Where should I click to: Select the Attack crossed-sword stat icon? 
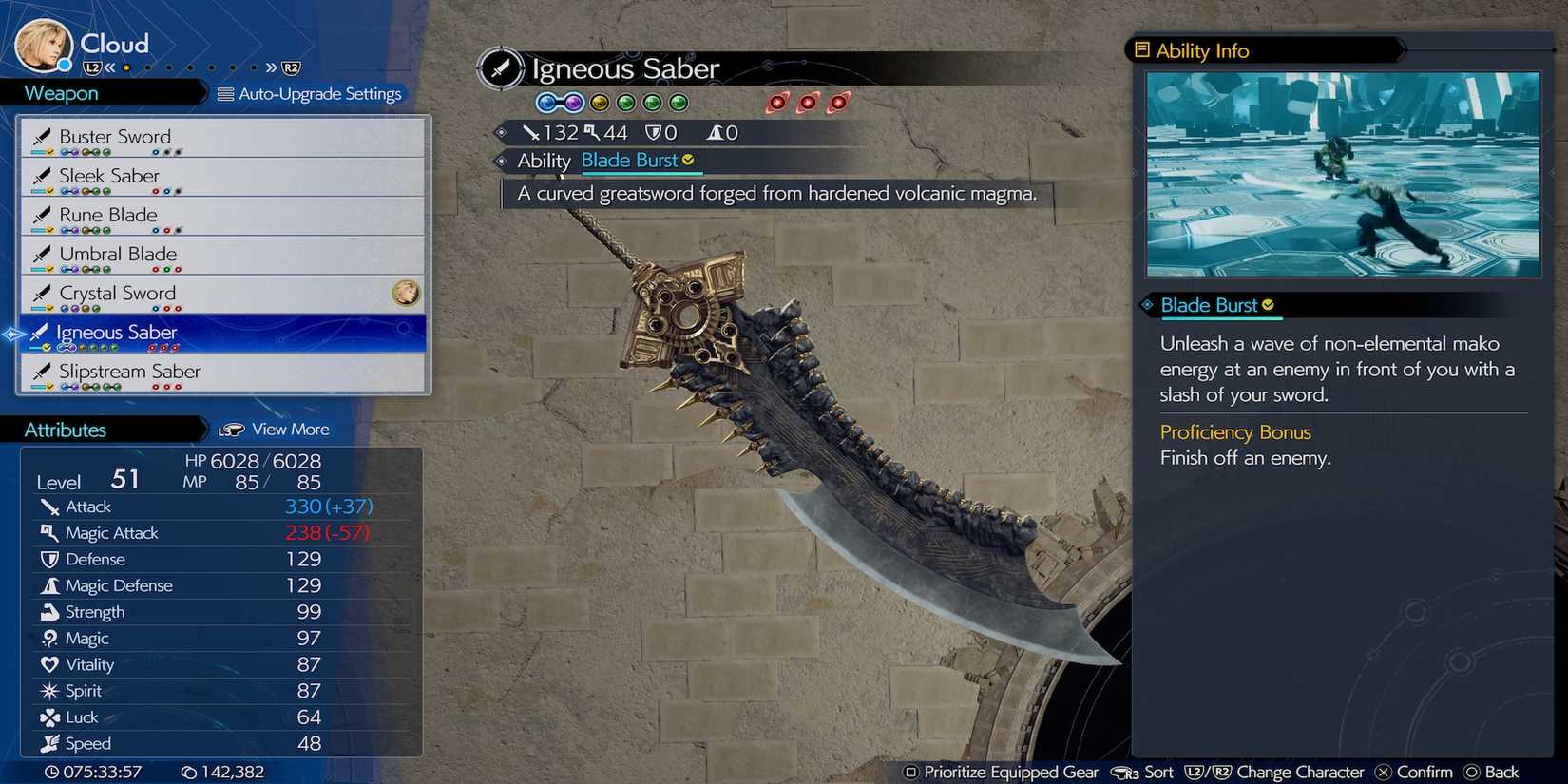coord(50,507)
